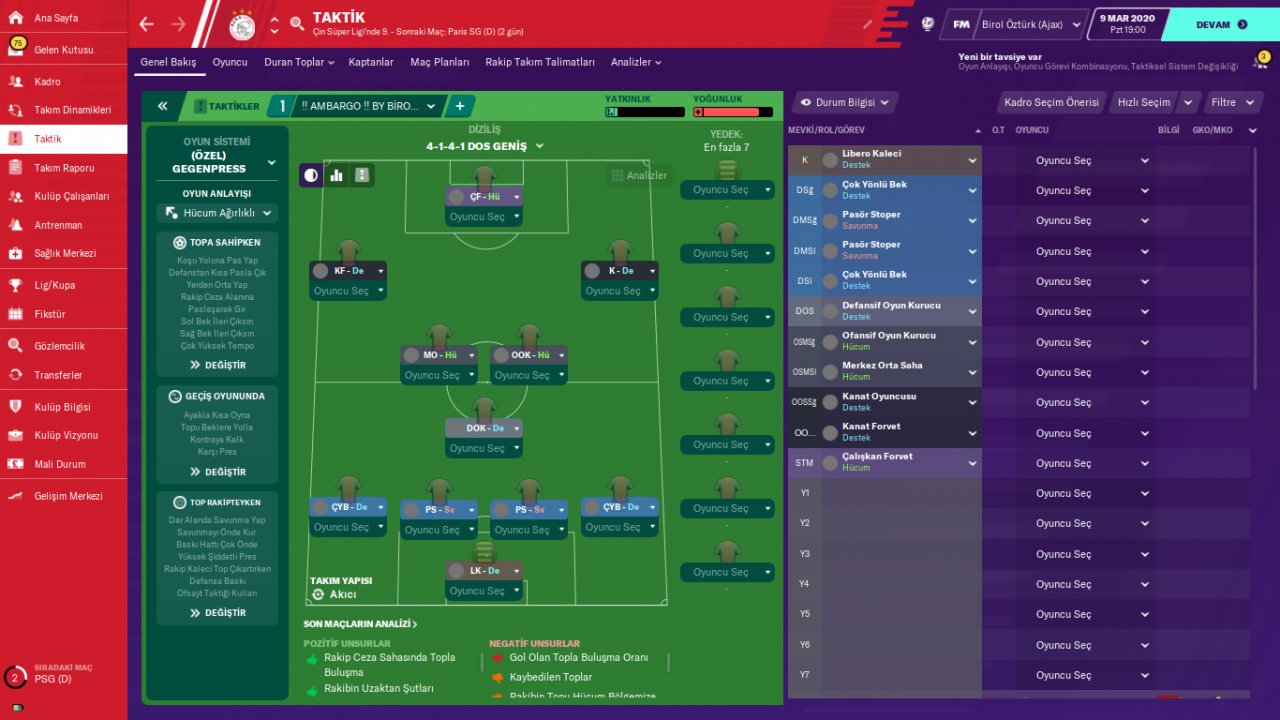Open the Kadro Seçim Önerisi button
1280x720 pixels.
click(x=1051, y=102)
